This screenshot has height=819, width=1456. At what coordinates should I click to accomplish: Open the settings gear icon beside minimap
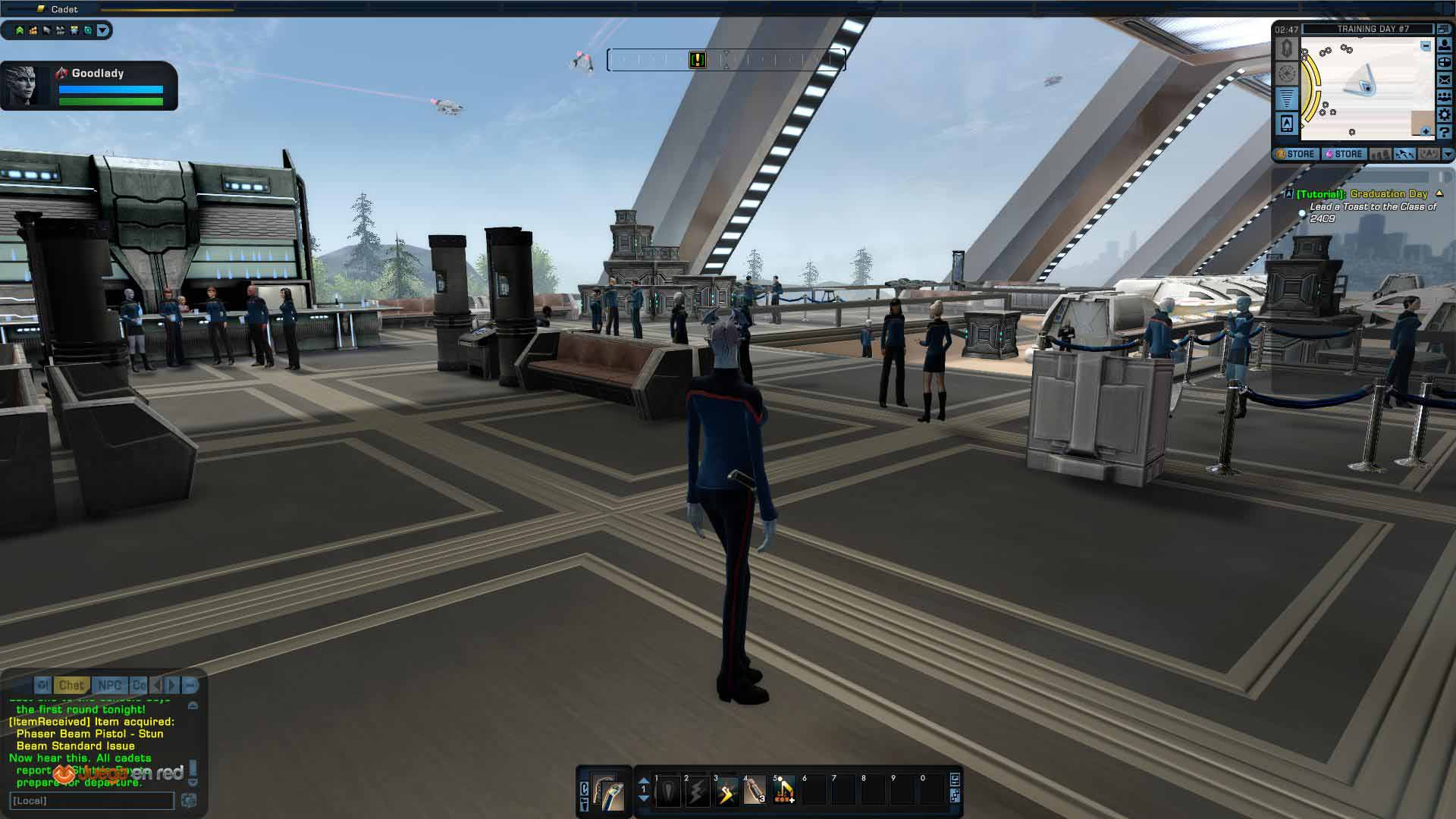(x=1445, y=115)
